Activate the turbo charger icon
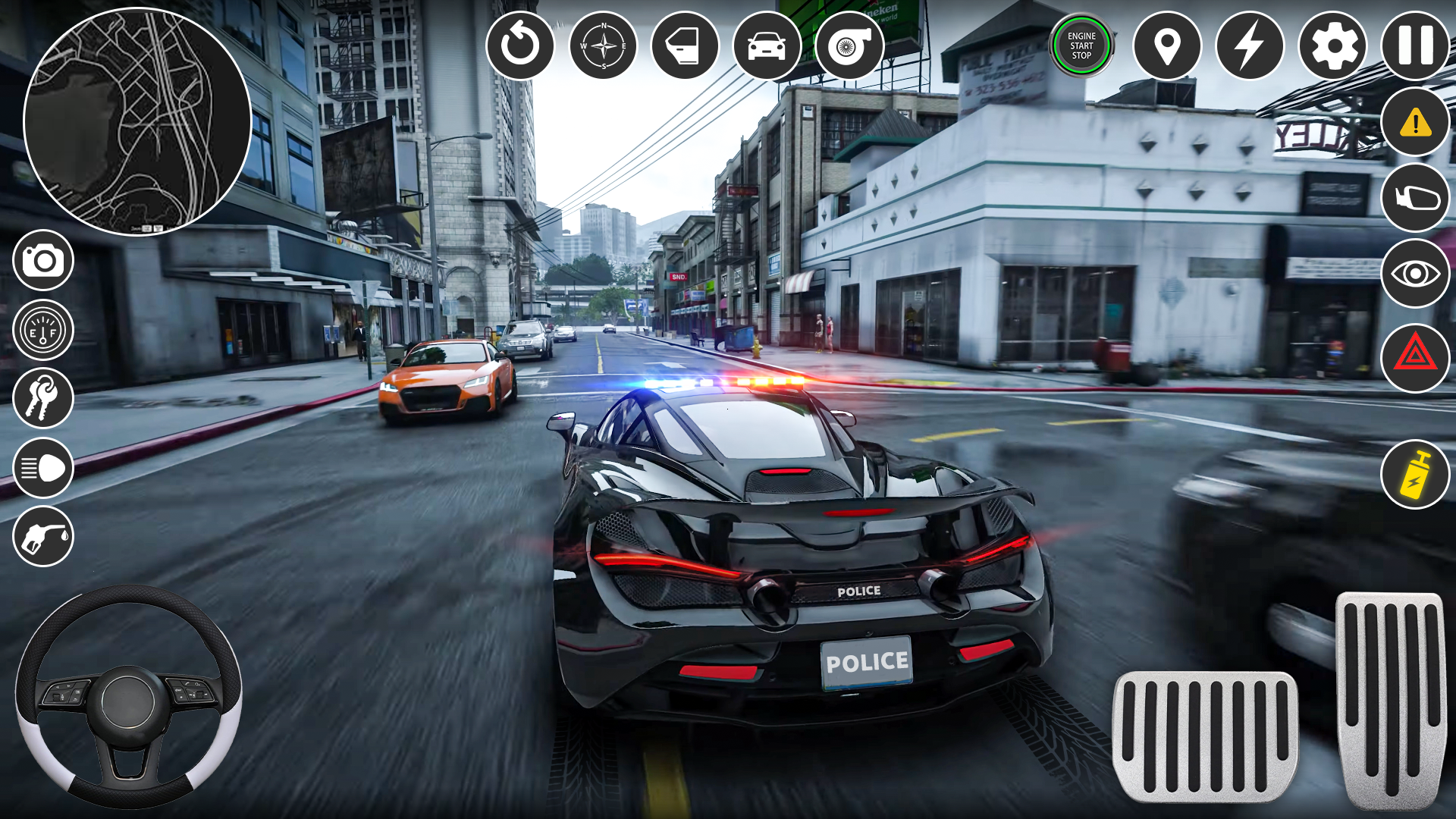Image resolution: width=1456 pixels, height=819 pixels. (x=849, y=45)
